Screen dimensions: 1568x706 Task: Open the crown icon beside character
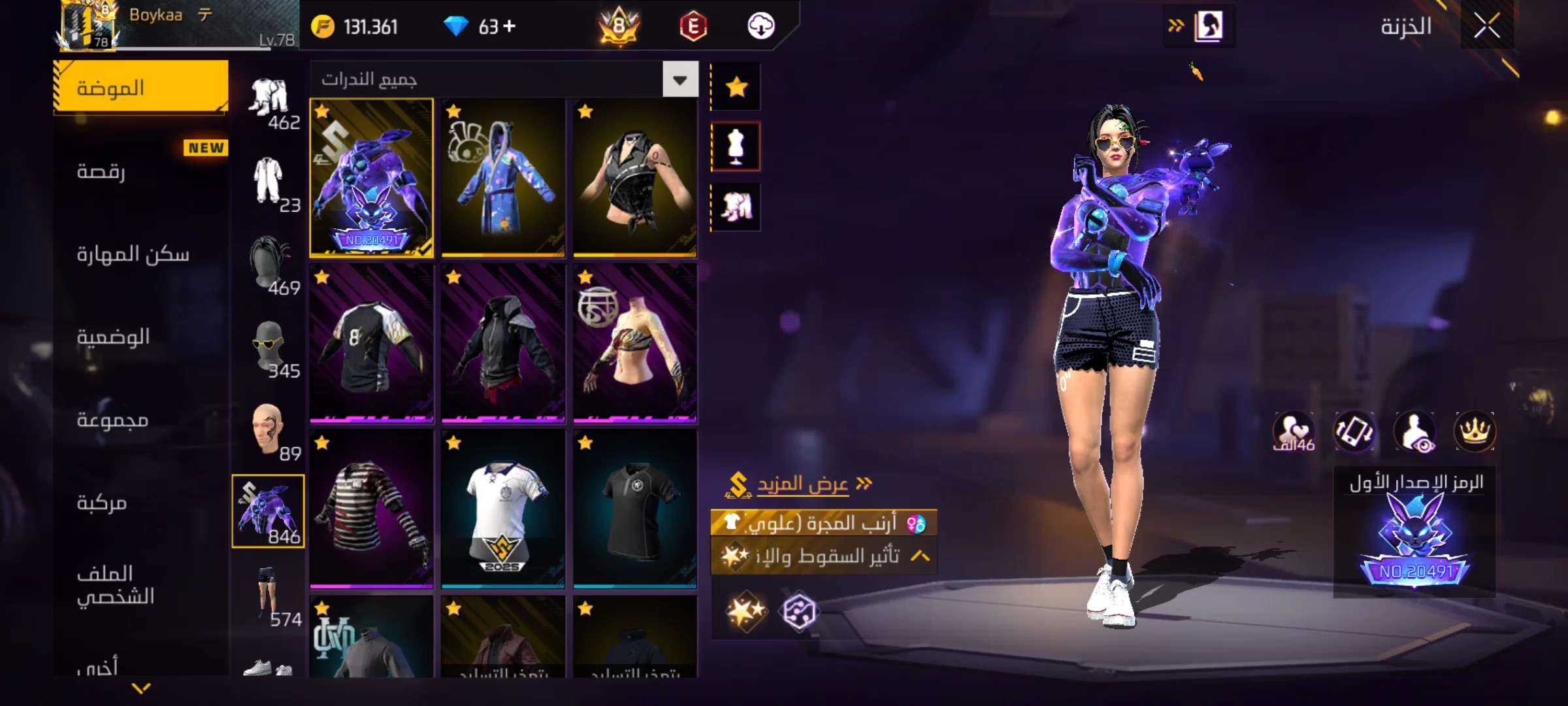[1475, 431]
